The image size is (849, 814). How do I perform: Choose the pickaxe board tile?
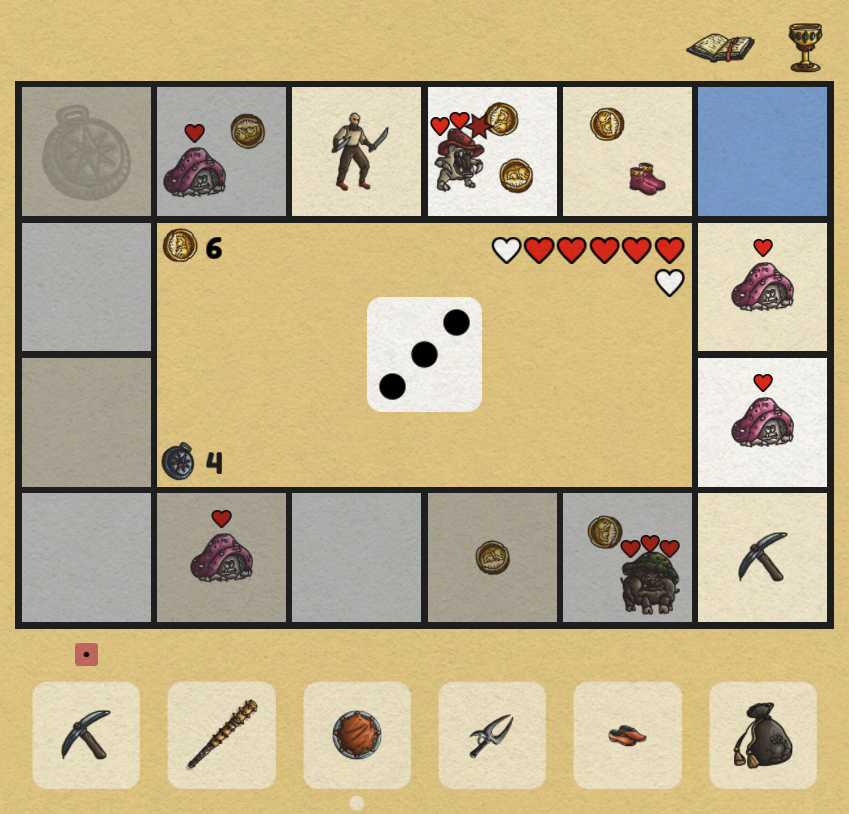(763, 557)
